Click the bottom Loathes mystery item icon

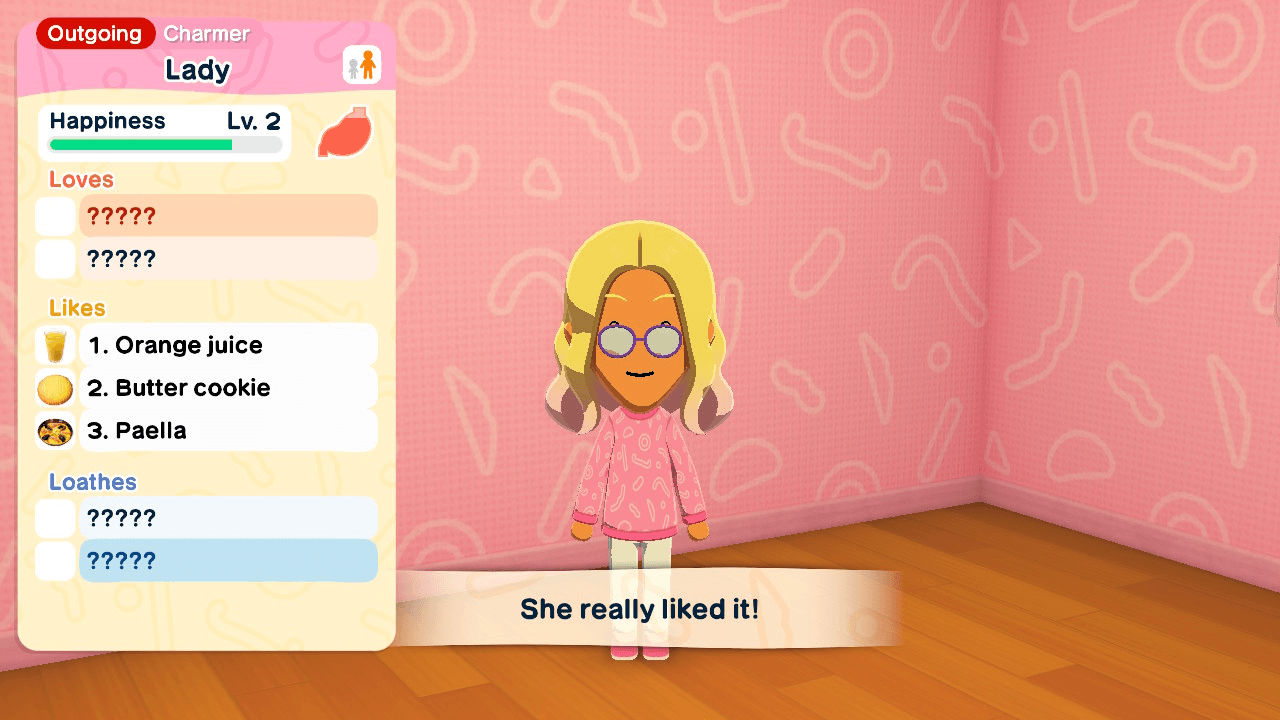55,561
